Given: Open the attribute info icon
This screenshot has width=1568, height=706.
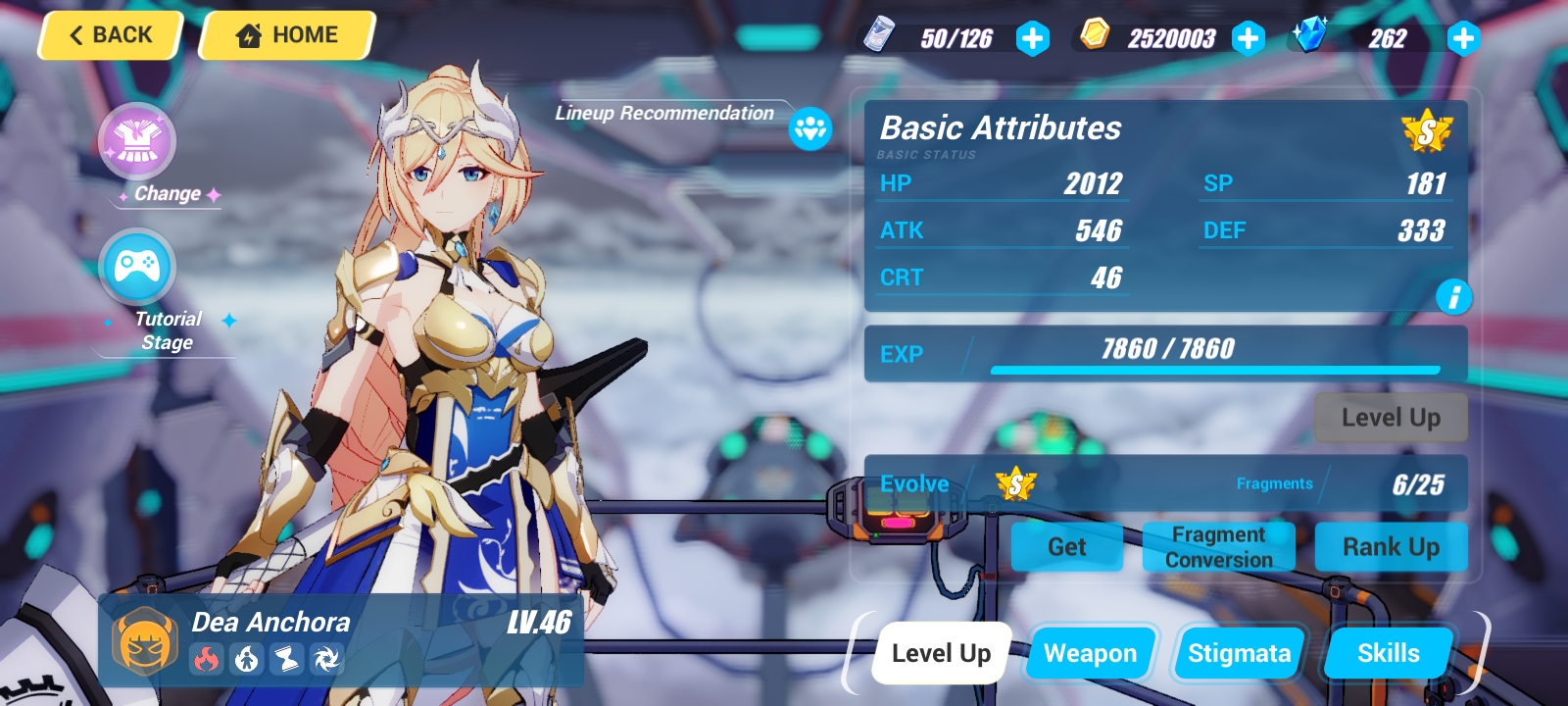Looking at the screenshot, I should [x=1454, y=298].
